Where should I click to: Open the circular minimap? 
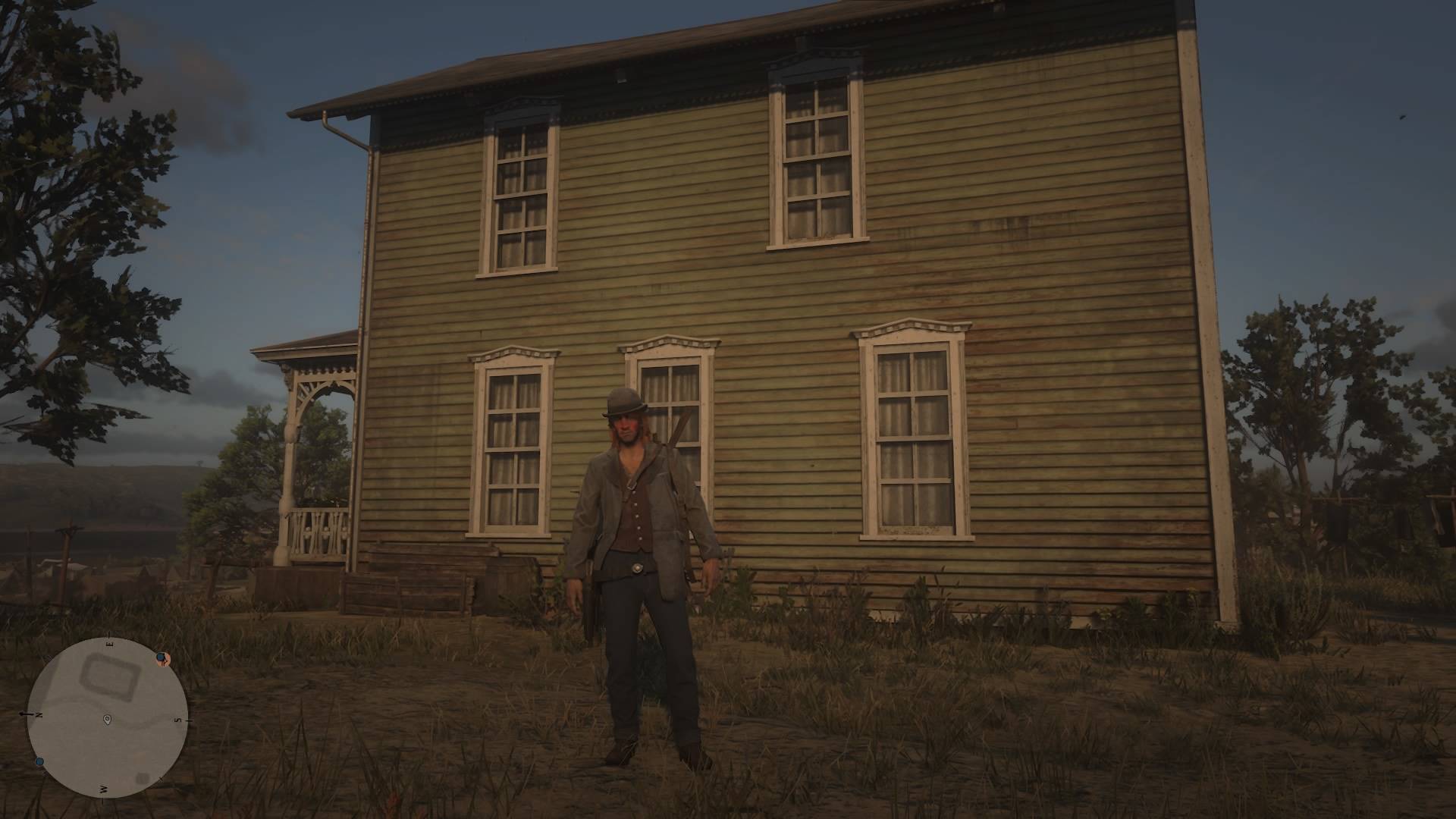point(107,717)
